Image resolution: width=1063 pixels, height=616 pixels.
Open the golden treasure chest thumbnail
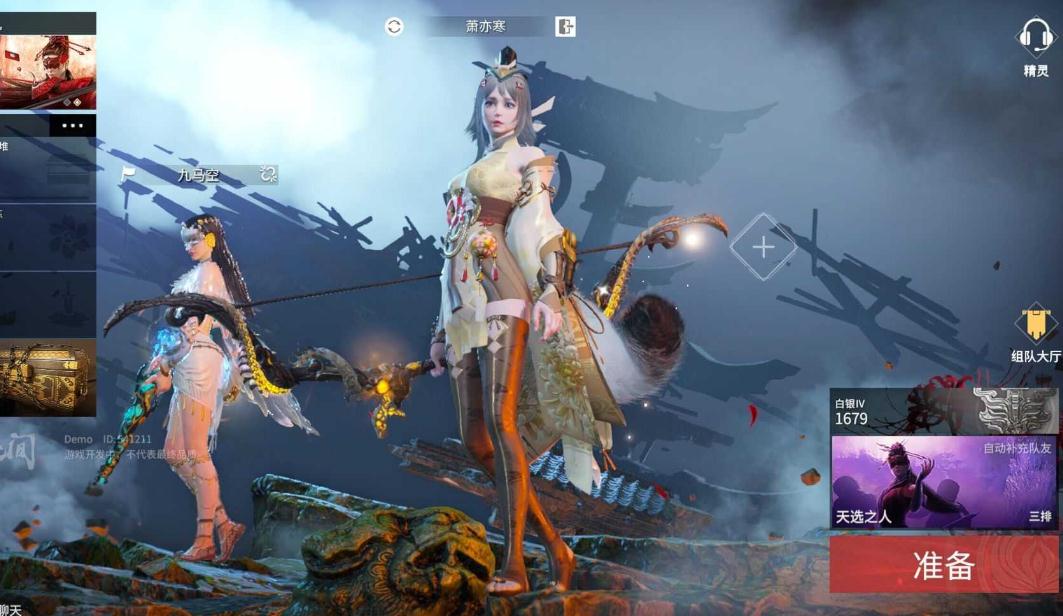[48, 377]
